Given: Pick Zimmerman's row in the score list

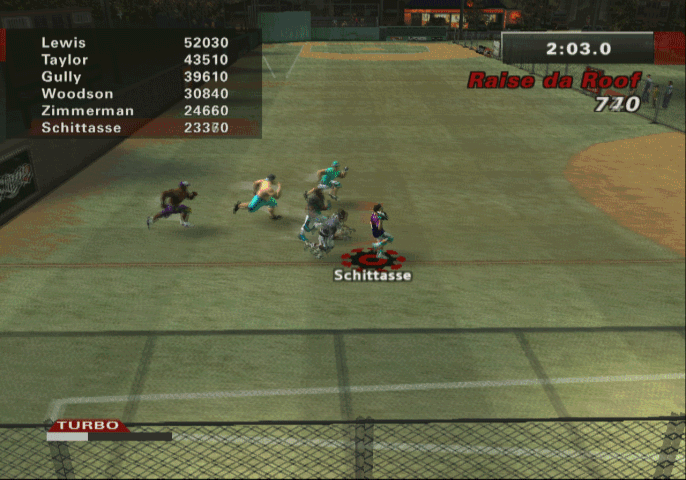Looking at the screenshot, I should tap(135, 111).
